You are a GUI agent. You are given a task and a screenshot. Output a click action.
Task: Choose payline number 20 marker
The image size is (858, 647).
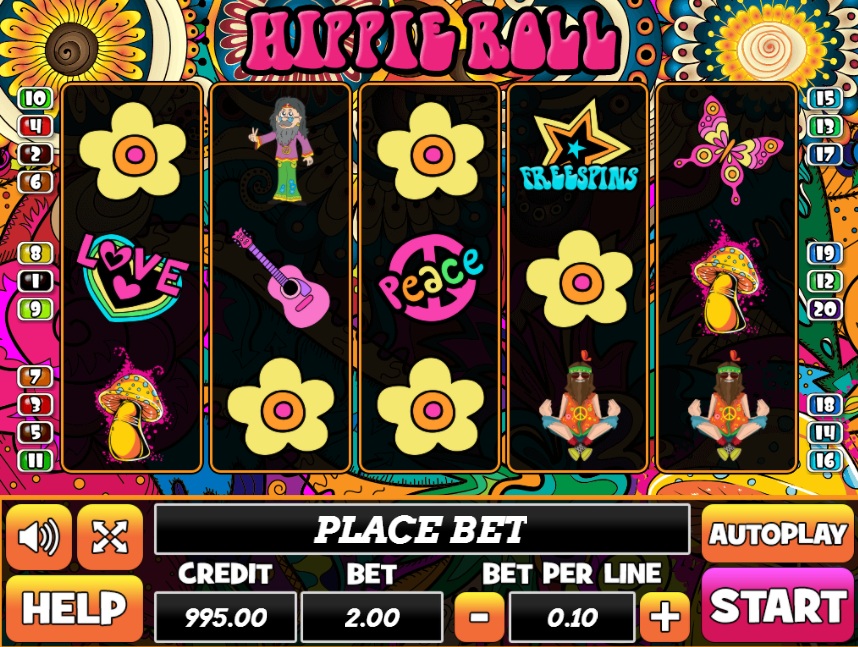(824, 310)
